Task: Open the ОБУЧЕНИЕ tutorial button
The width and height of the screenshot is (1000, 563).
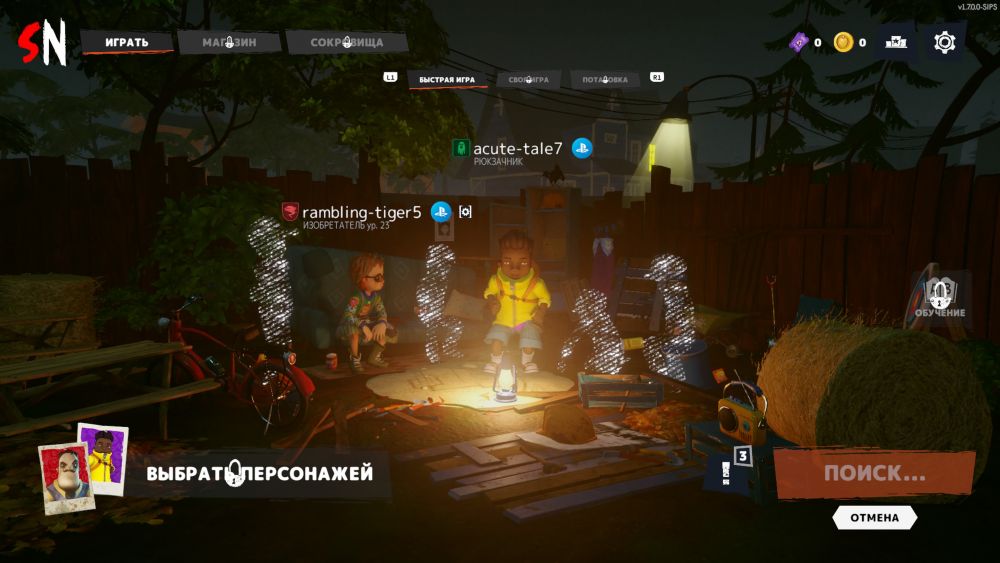Action: point(940,298)
